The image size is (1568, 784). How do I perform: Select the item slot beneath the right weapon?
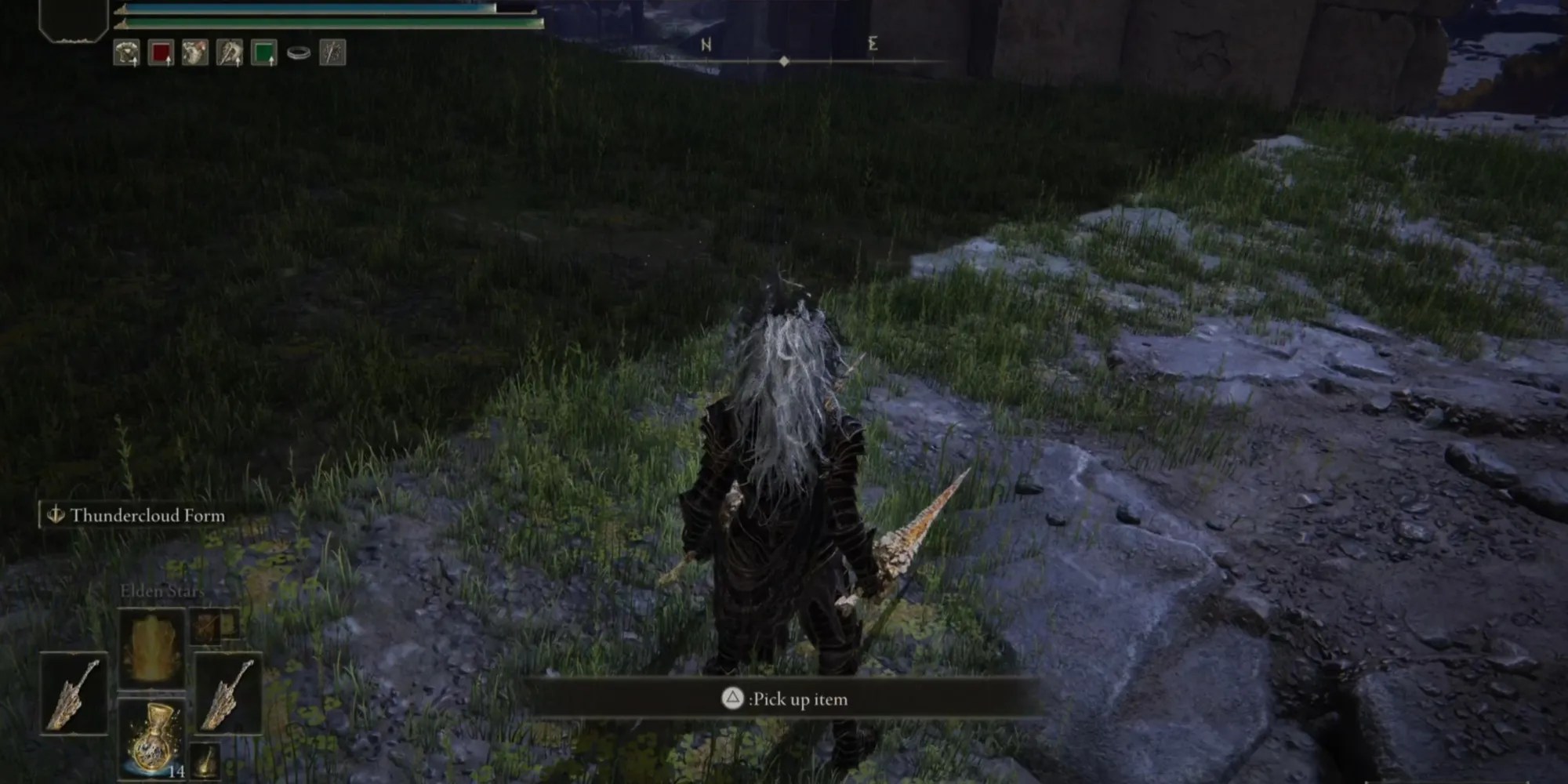[205, 760]
